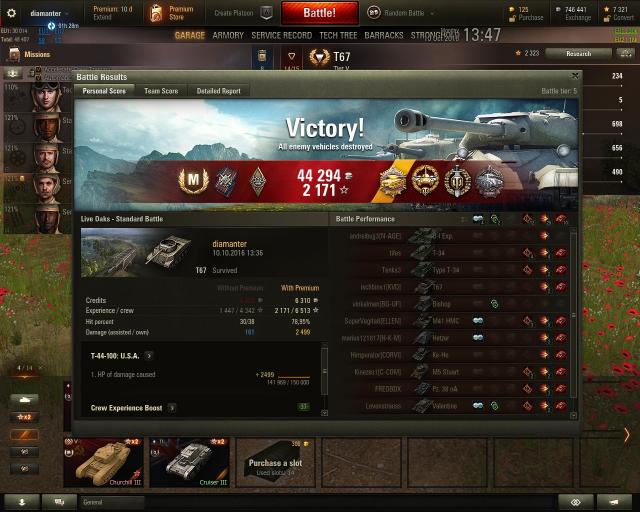Show the Detailed Report tab
This screenshot has width=640, height=512.
click(x=218, y=91)
